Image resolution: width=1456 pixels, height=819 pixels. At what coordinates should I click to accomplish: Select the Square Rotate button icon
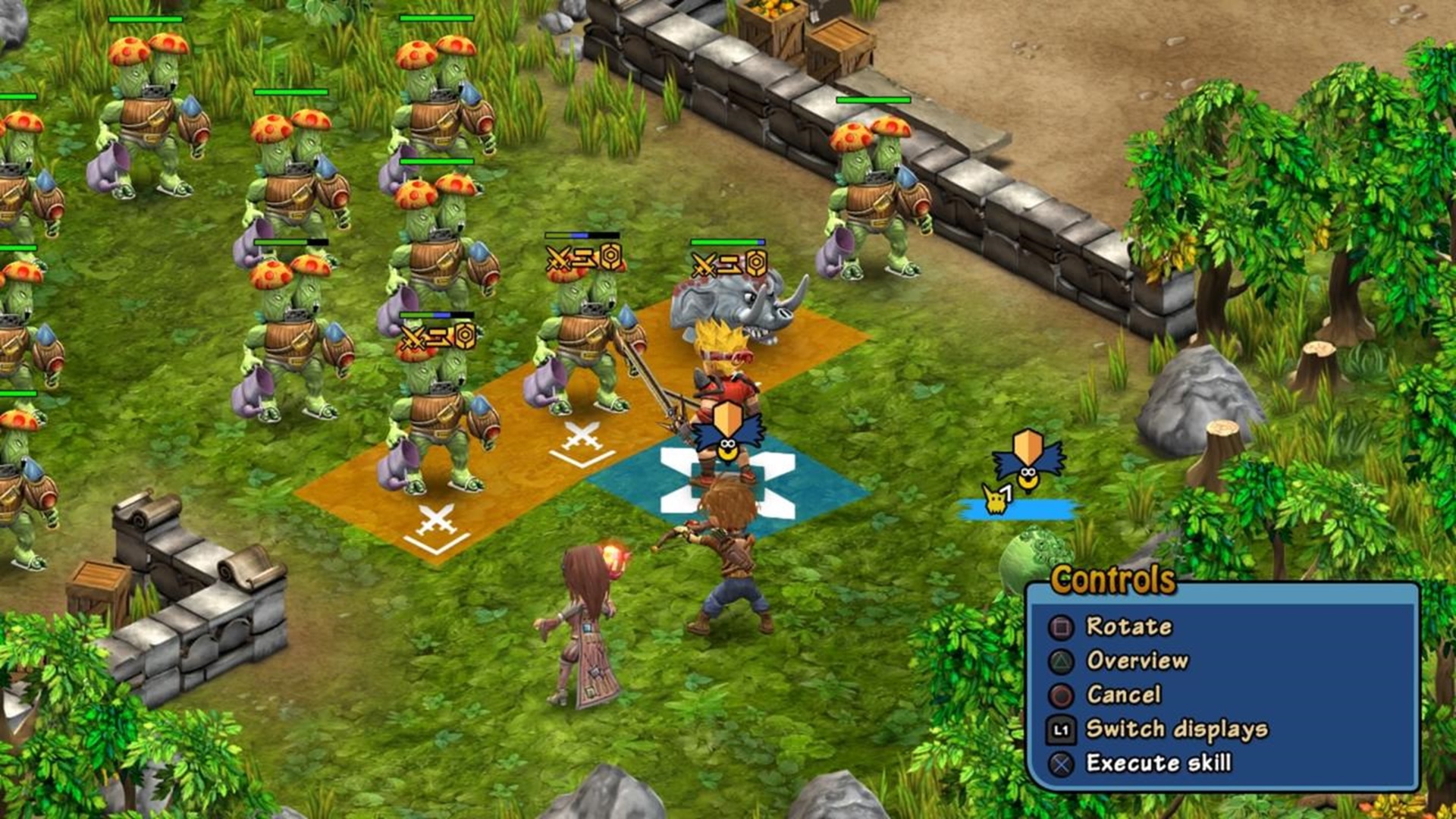coord(1063,626)
